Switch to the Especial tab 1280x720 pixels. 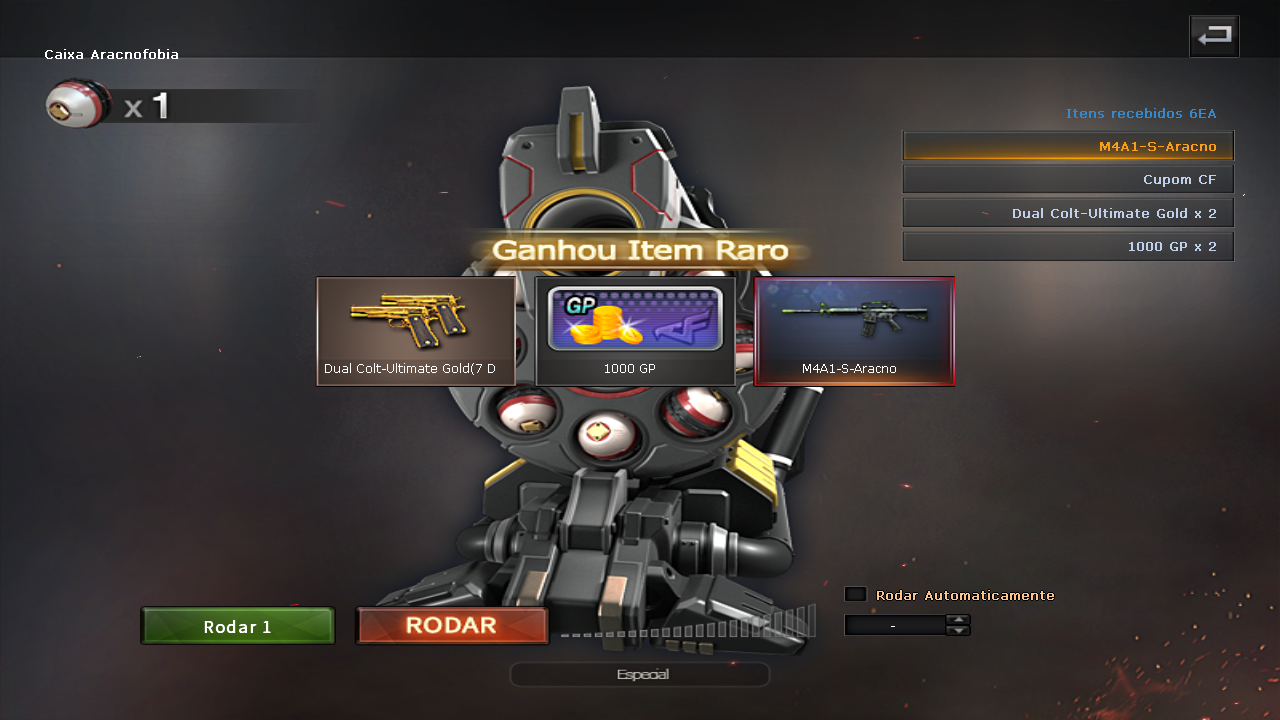pyautogui.click(x=639, y=673)
